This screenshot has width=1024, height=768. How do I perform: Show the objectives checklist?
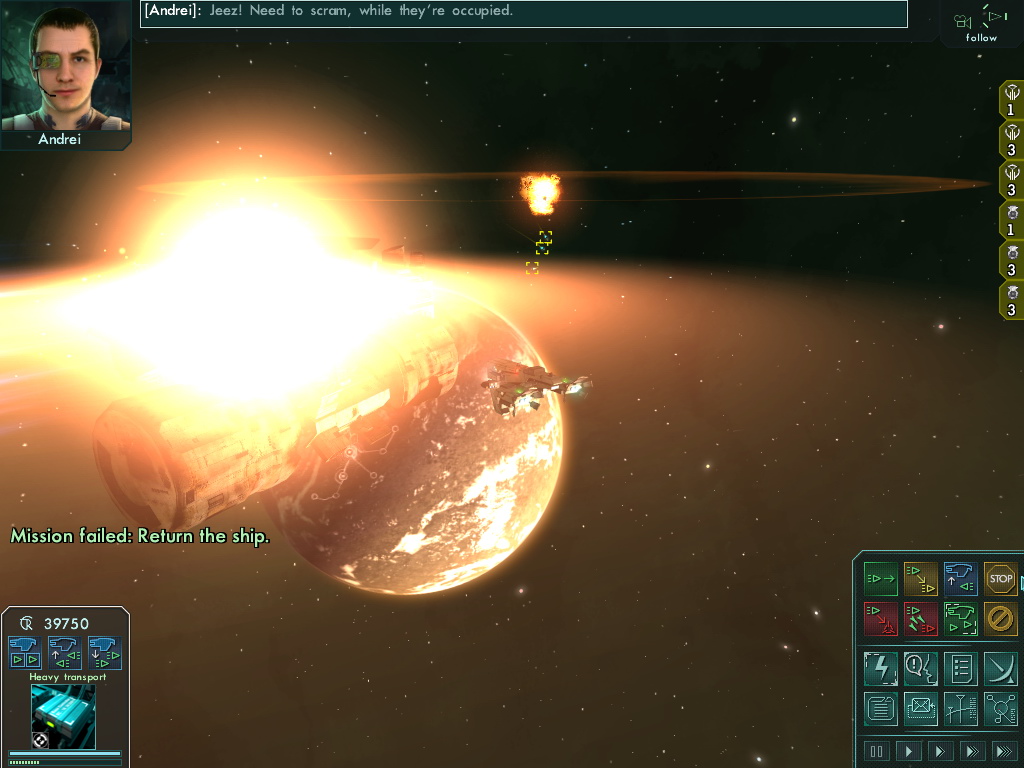[960, 668]
